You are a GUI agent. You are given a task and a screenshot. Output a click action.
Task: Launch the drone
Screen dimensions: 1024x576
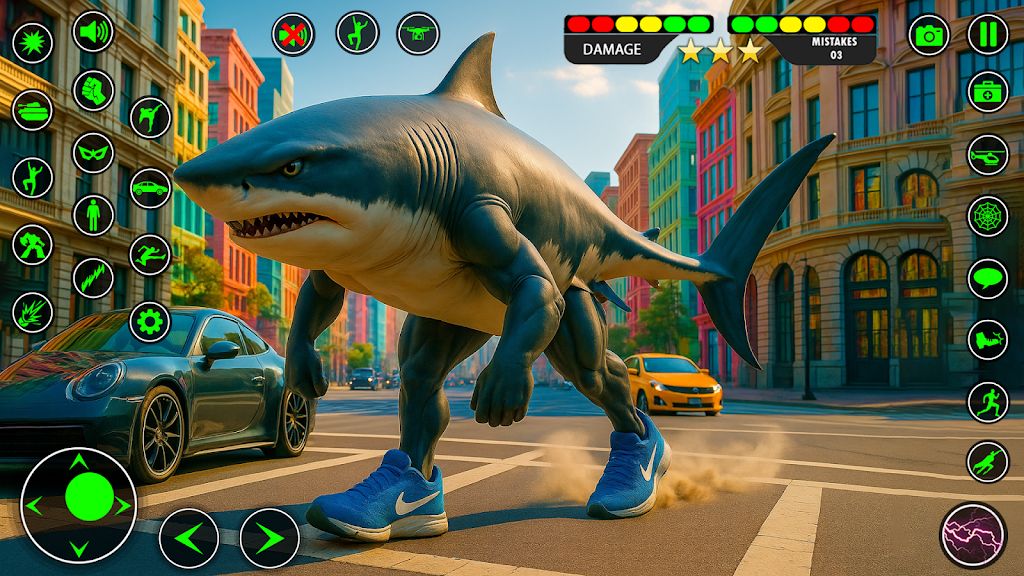[418, 33]
